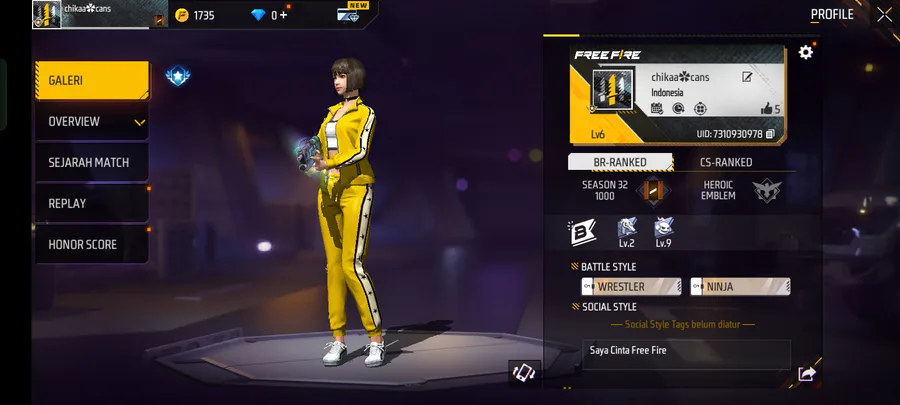The width and height of the screenshot is (900, 405).
Task: Rotate the character view icon
Action: tap(524, 373)
